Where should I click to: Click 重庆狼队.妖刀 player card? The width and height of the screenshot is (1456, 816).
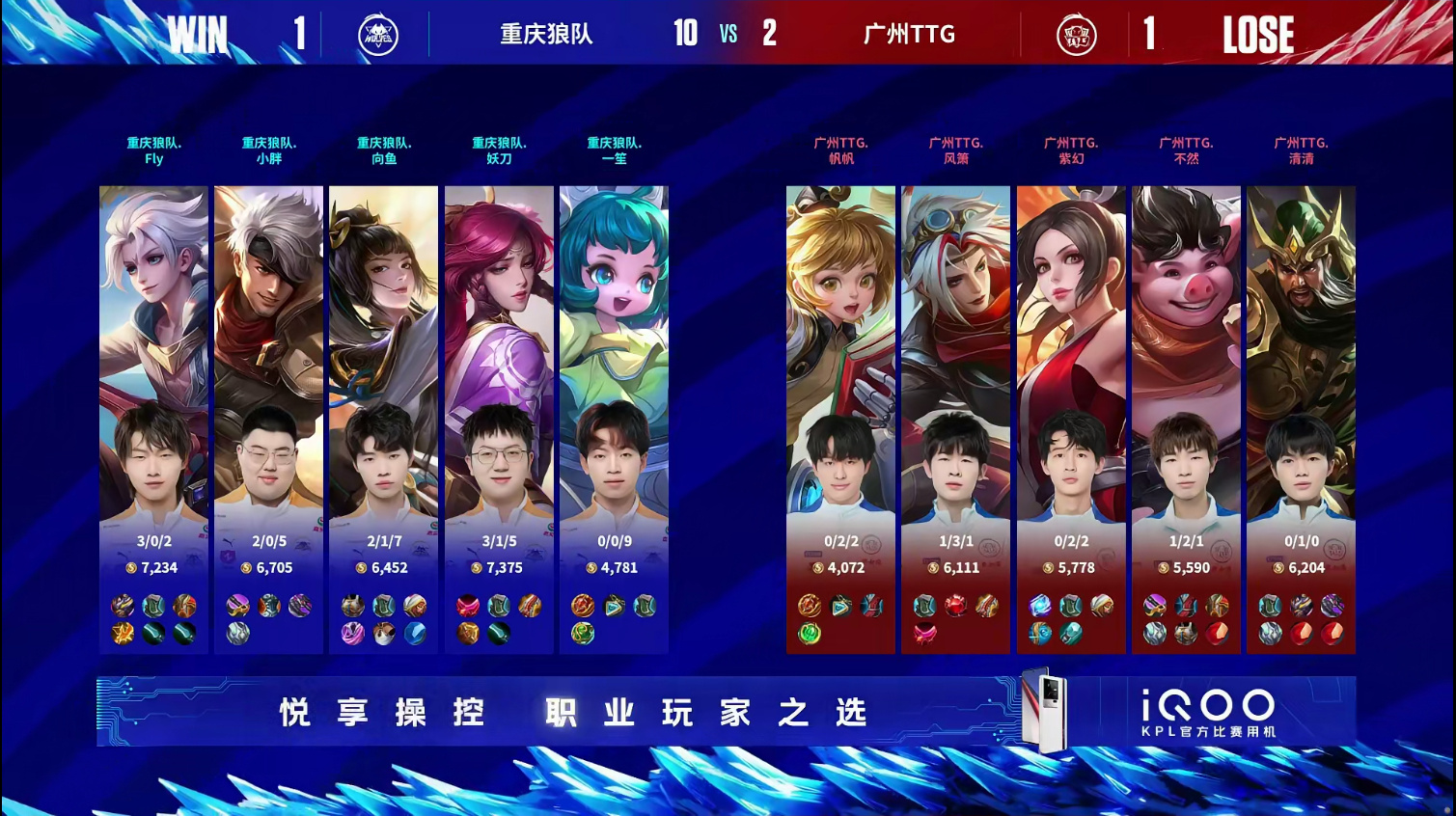pyautogui.click(x=499, y=420)
